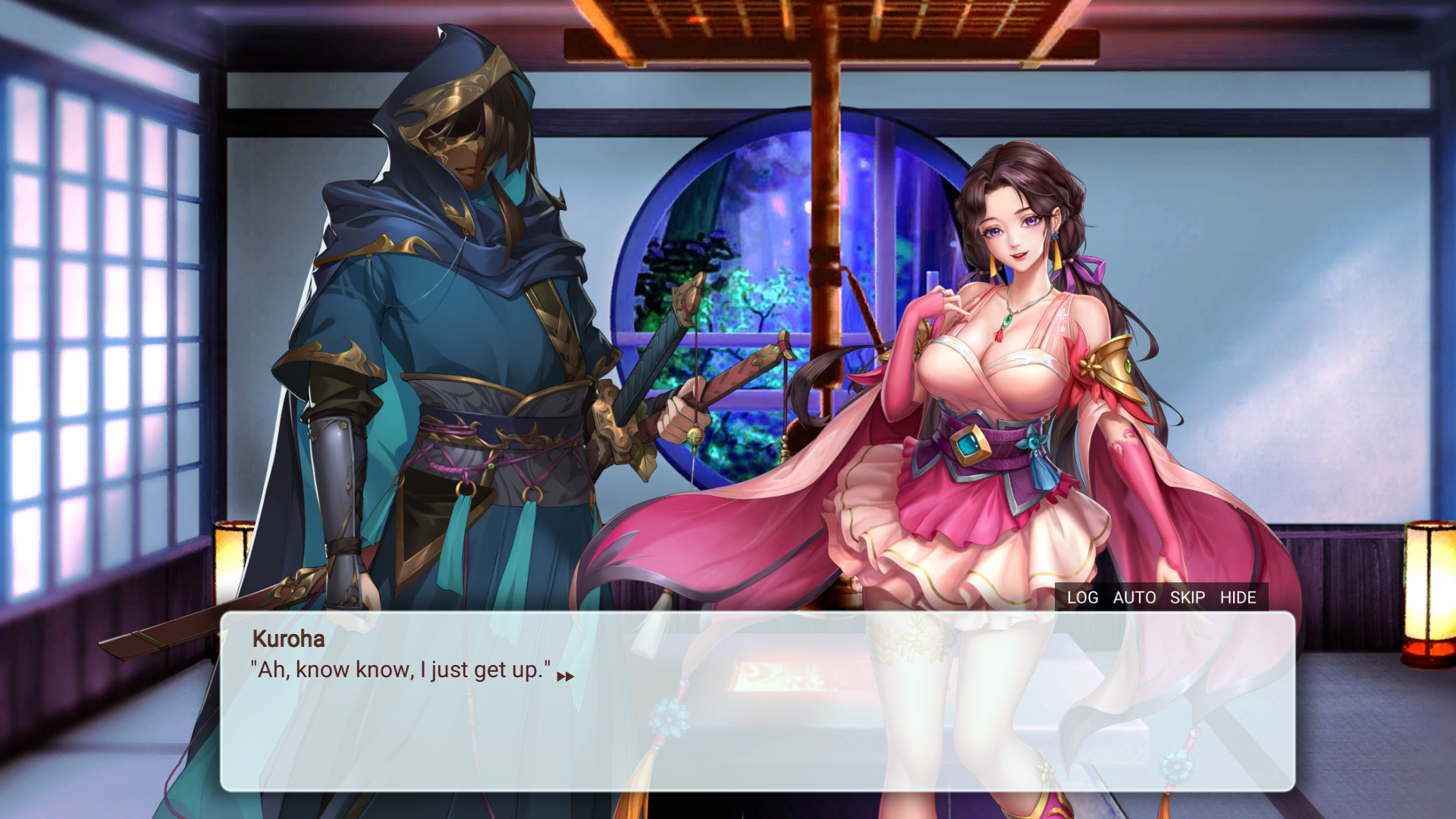Advance Kuroha's dialogue using the arrow indicator
This screenshot has height=819, width=1456.
(565, 676)
